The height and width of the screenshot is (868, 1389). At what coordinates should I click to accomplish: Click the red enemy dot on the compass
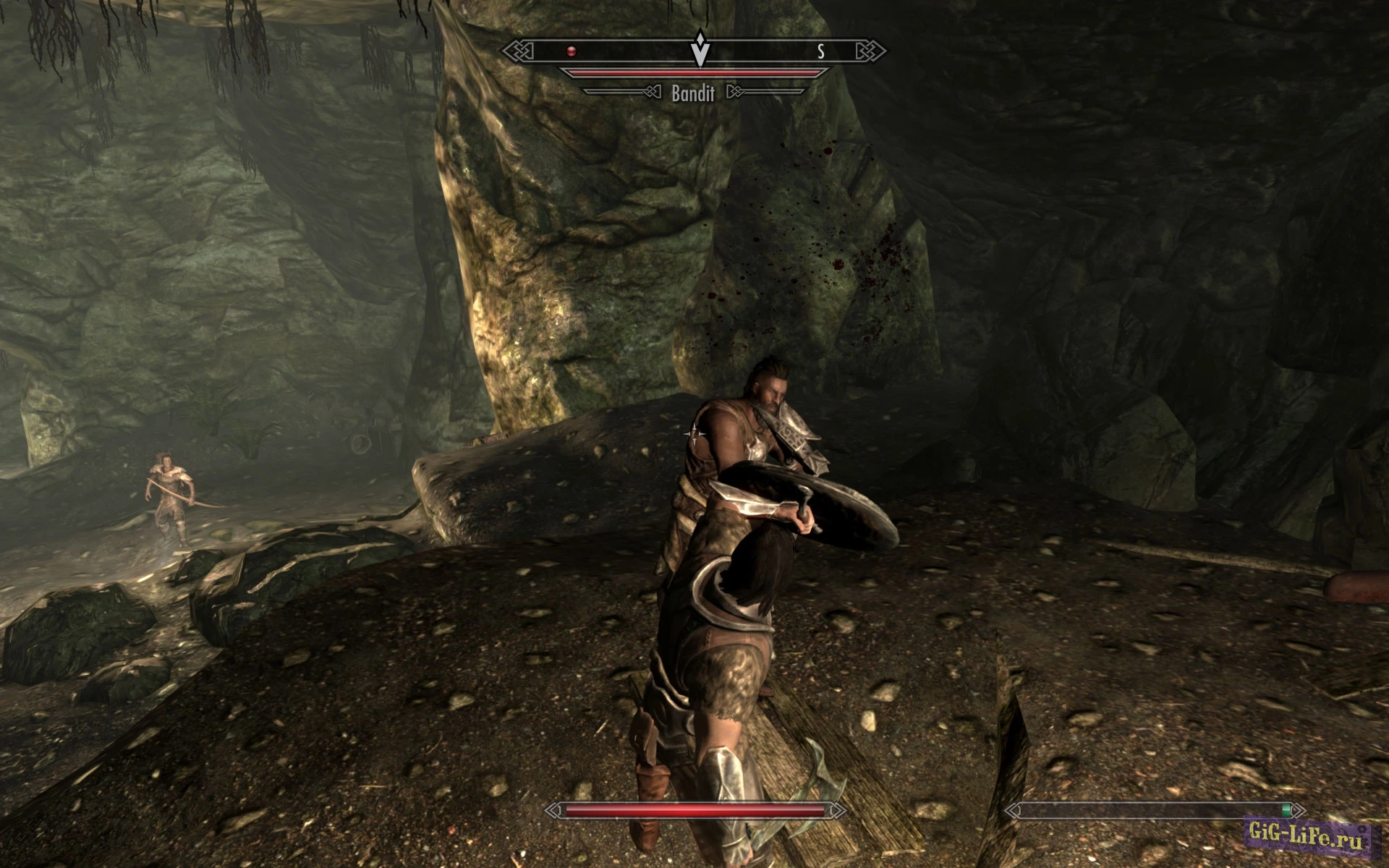tap(572, 51)
